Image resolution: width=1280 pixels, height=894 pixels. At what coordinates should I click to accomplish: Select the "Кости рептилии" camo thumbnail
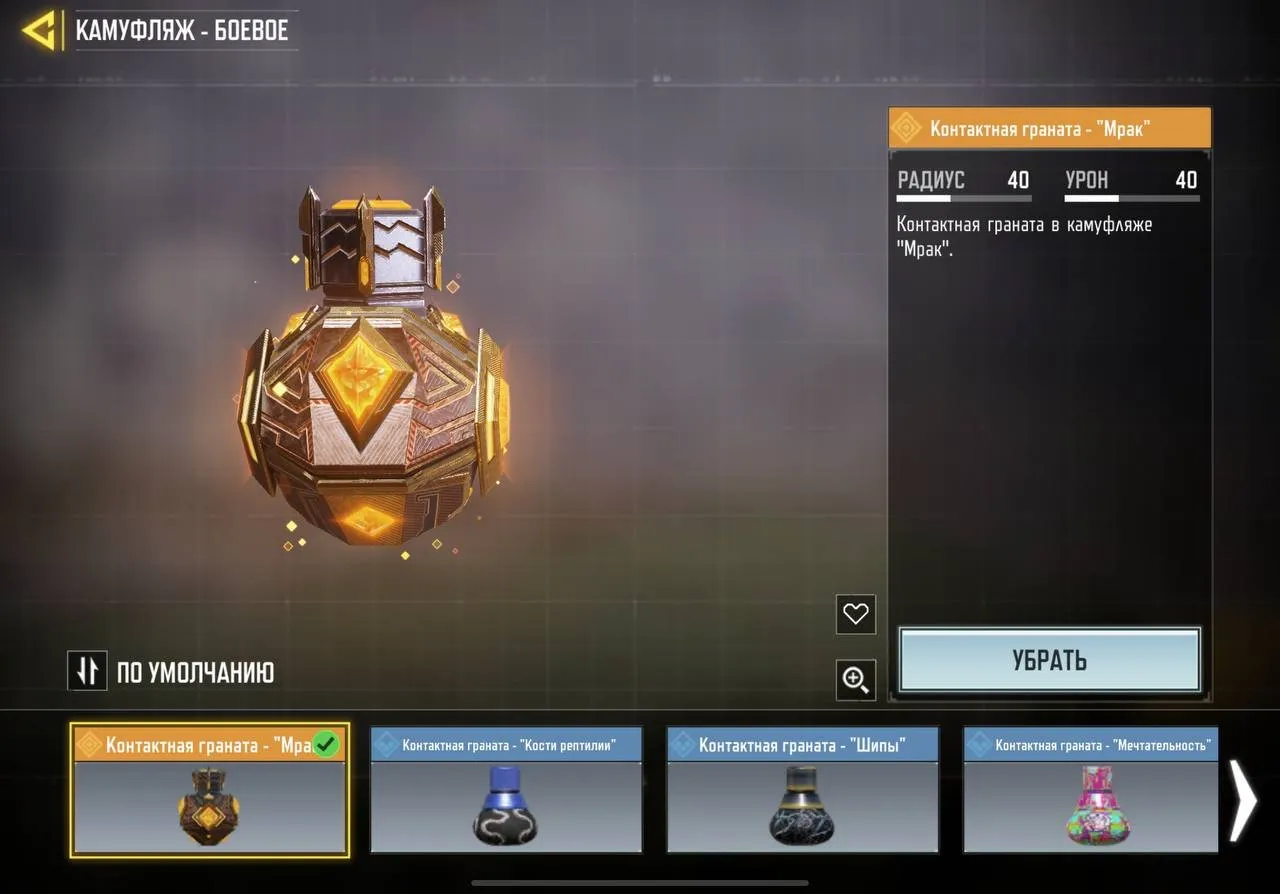tap(505, 790)
